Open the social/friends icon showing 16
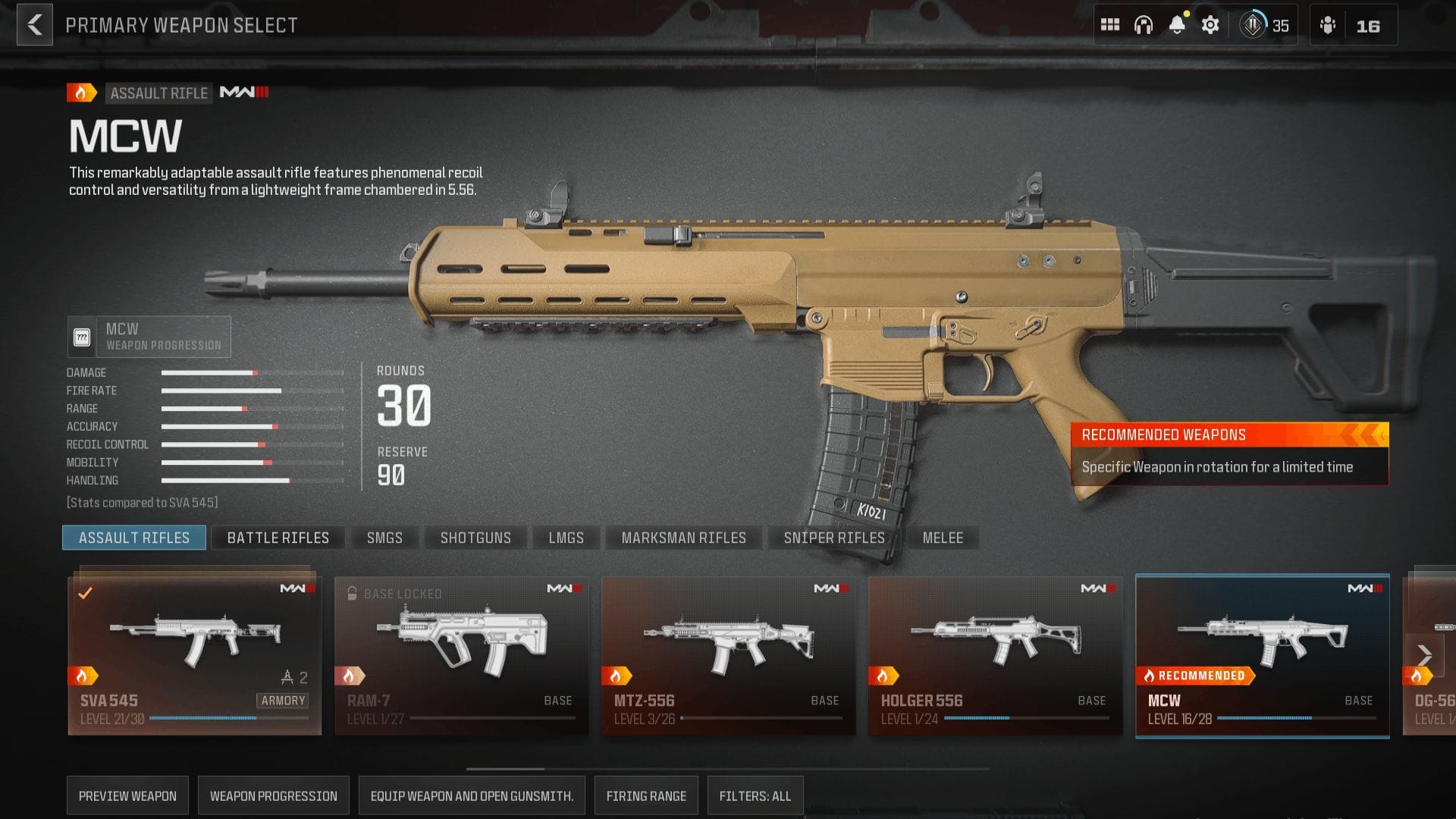 [1329, 24]
